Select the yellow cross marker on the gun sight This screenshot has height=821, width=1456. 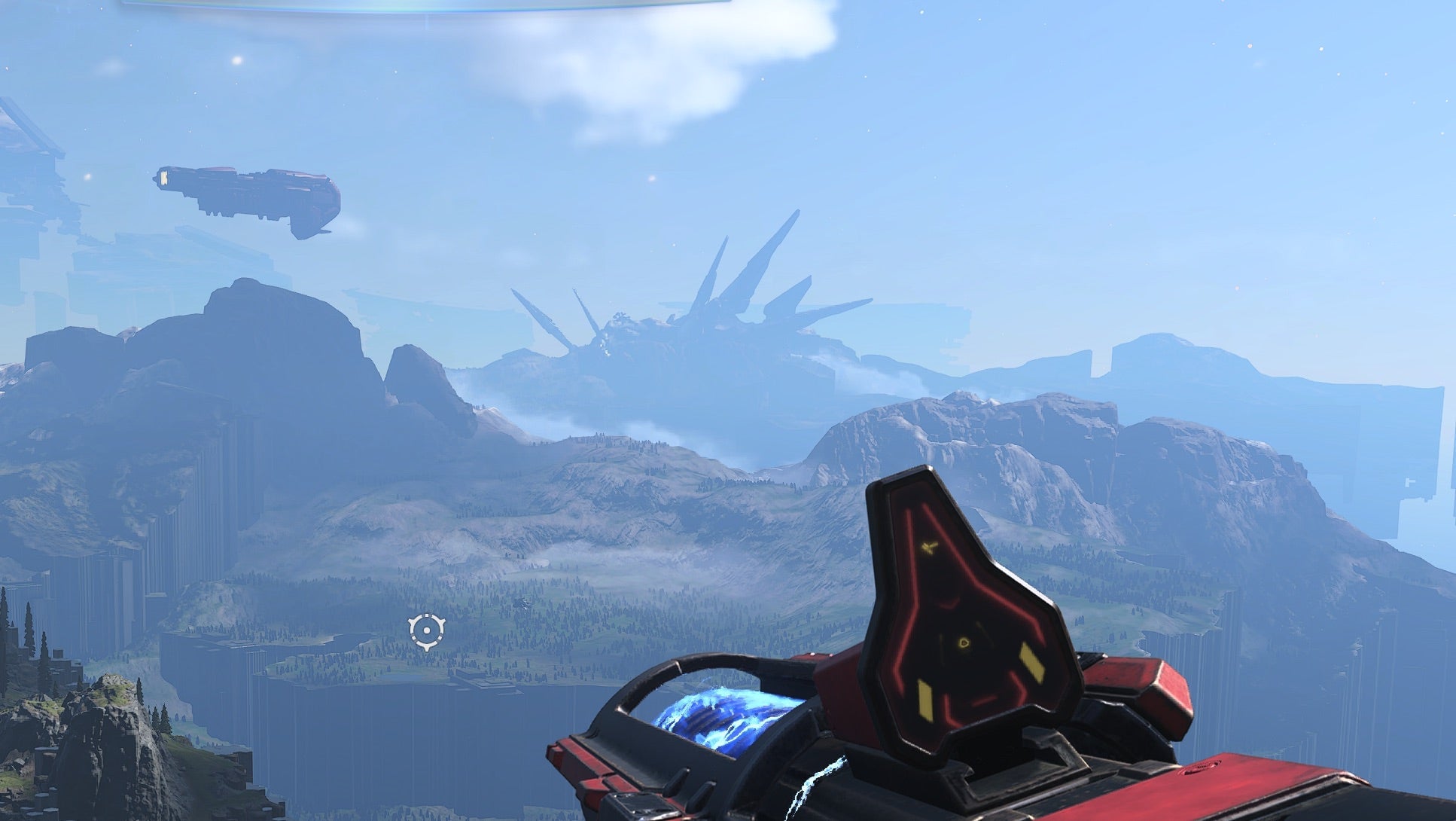coord(928,547)
